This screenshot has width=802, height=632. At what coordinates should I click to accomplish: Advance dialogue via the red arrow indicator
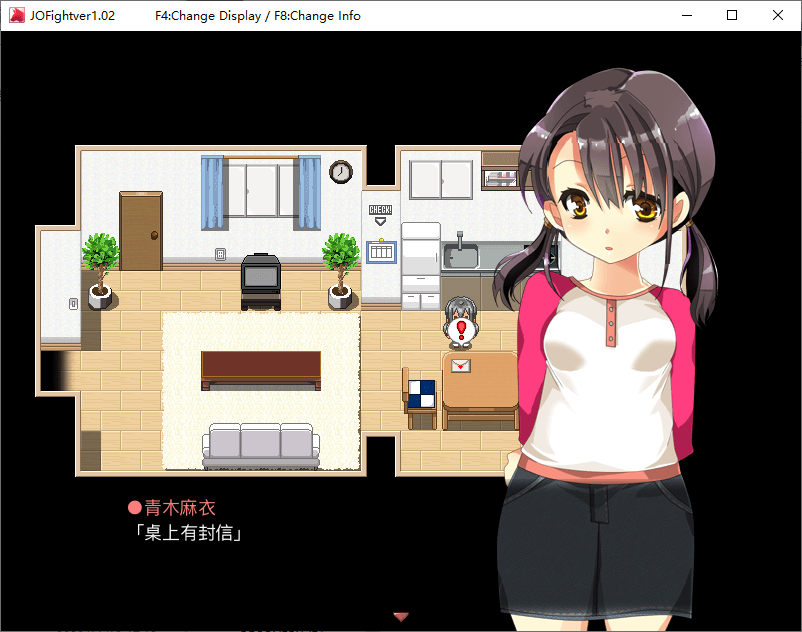(401, 616)
